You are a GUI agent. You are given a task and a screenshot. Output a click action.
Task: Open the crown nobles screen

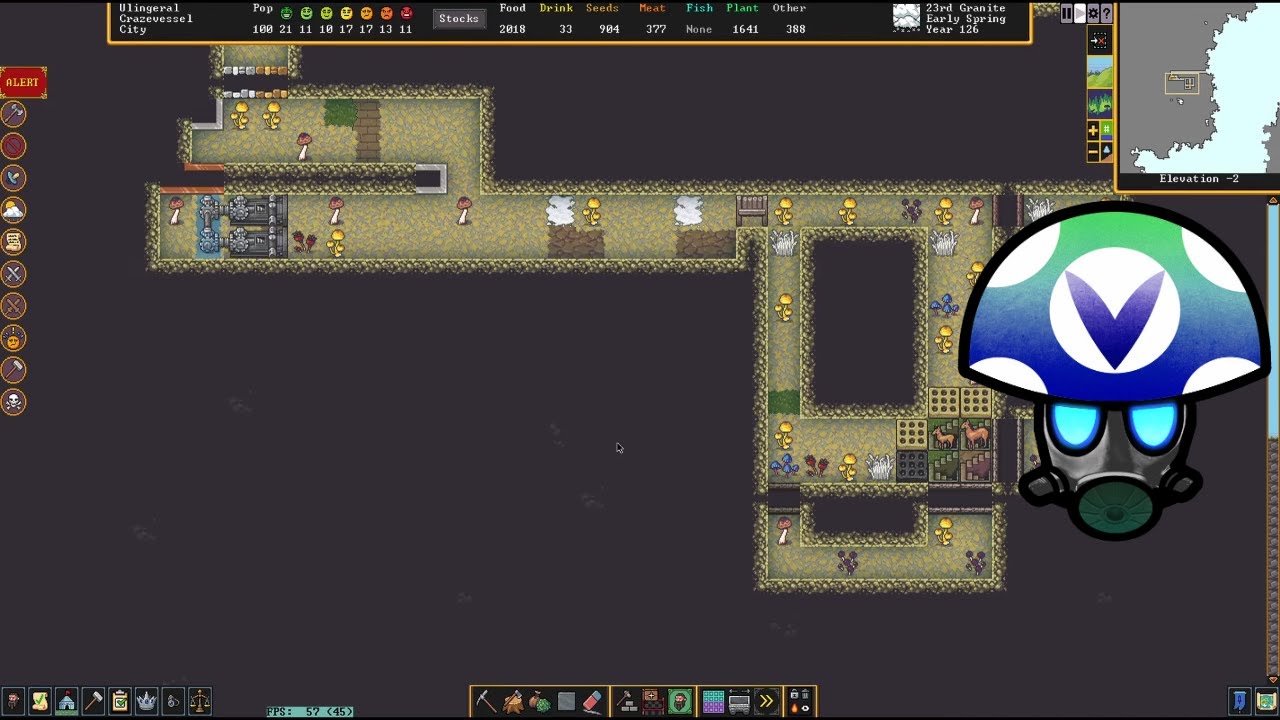(x=147, y=701)
